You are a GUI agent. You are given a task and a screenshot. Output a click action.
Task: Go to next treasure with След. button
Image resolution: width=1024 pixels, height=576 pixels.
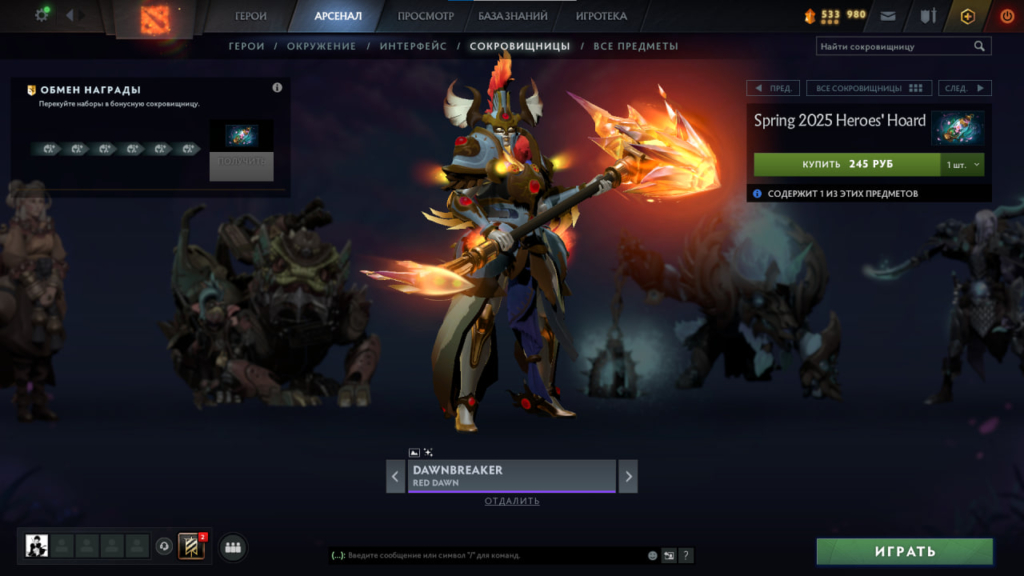point(963,88)
